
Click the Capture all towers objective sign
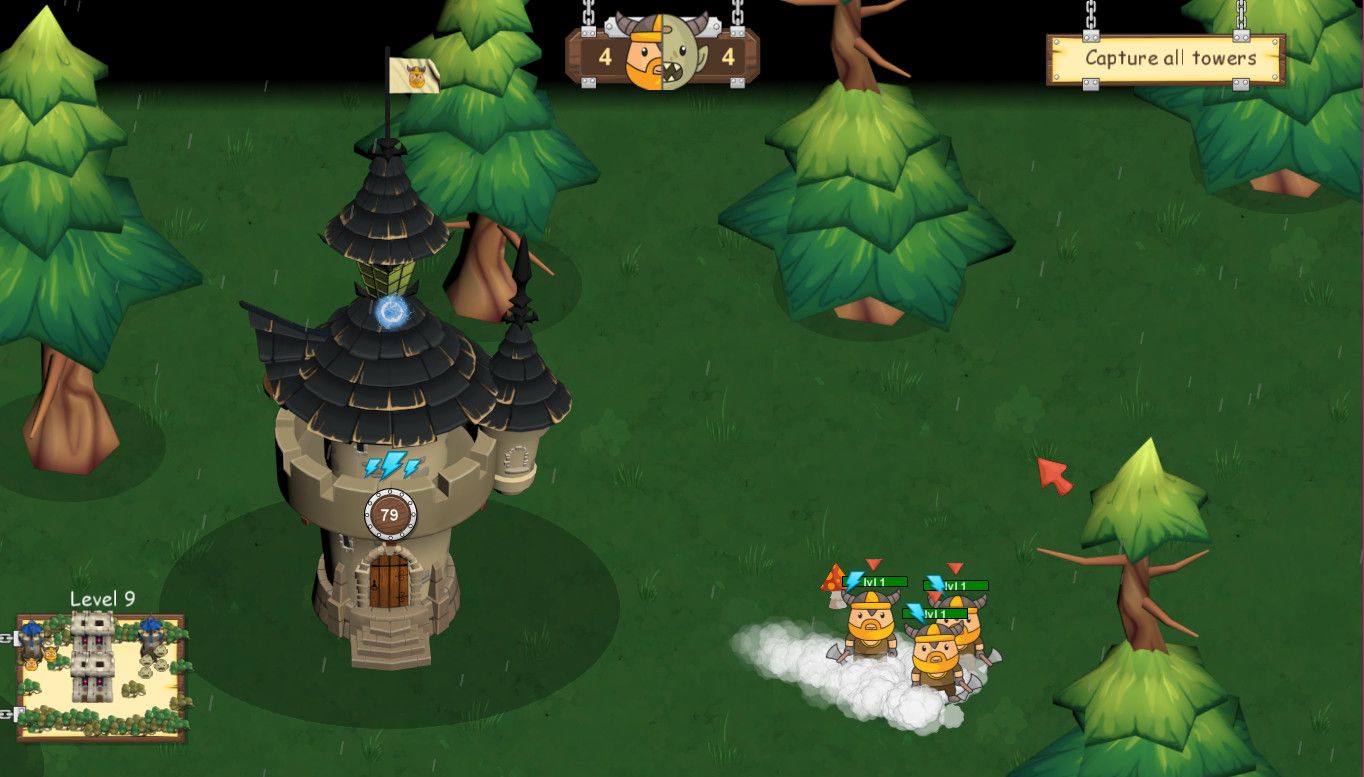pyautogui.click(x=1166, y=59)
